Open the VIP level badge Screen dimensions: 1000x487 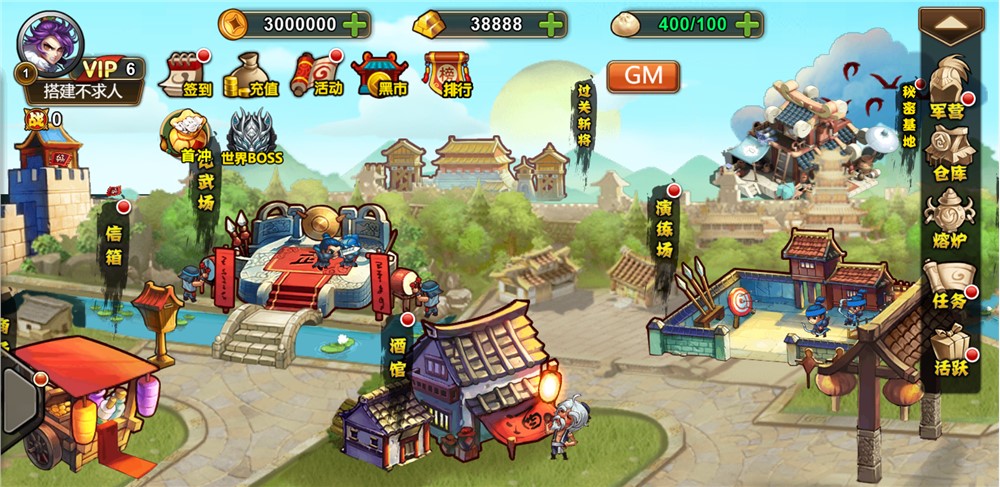pos(110,68)
